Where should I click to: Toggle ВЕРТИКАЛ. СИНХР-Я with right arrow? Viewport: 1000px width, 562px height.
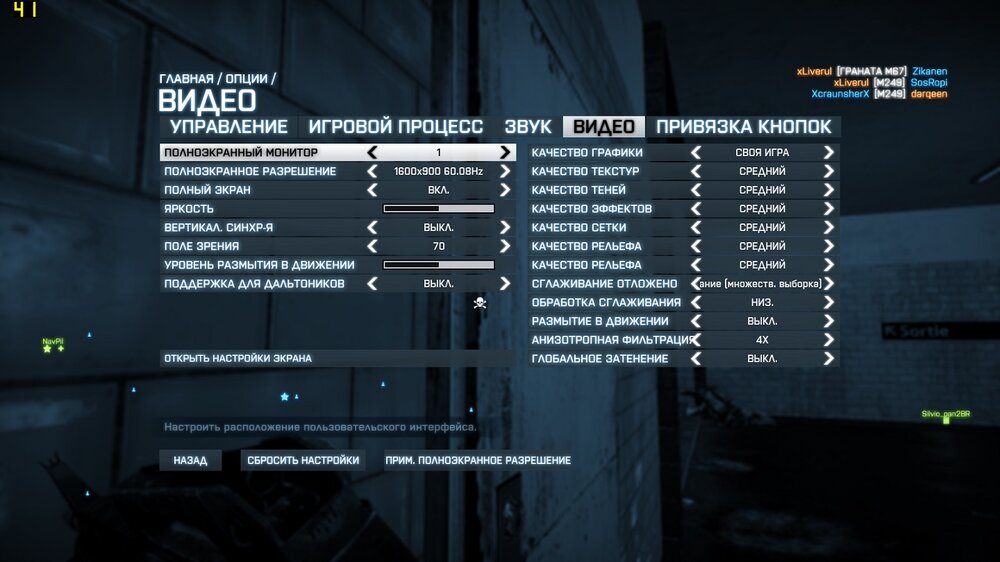coord(505,228)
